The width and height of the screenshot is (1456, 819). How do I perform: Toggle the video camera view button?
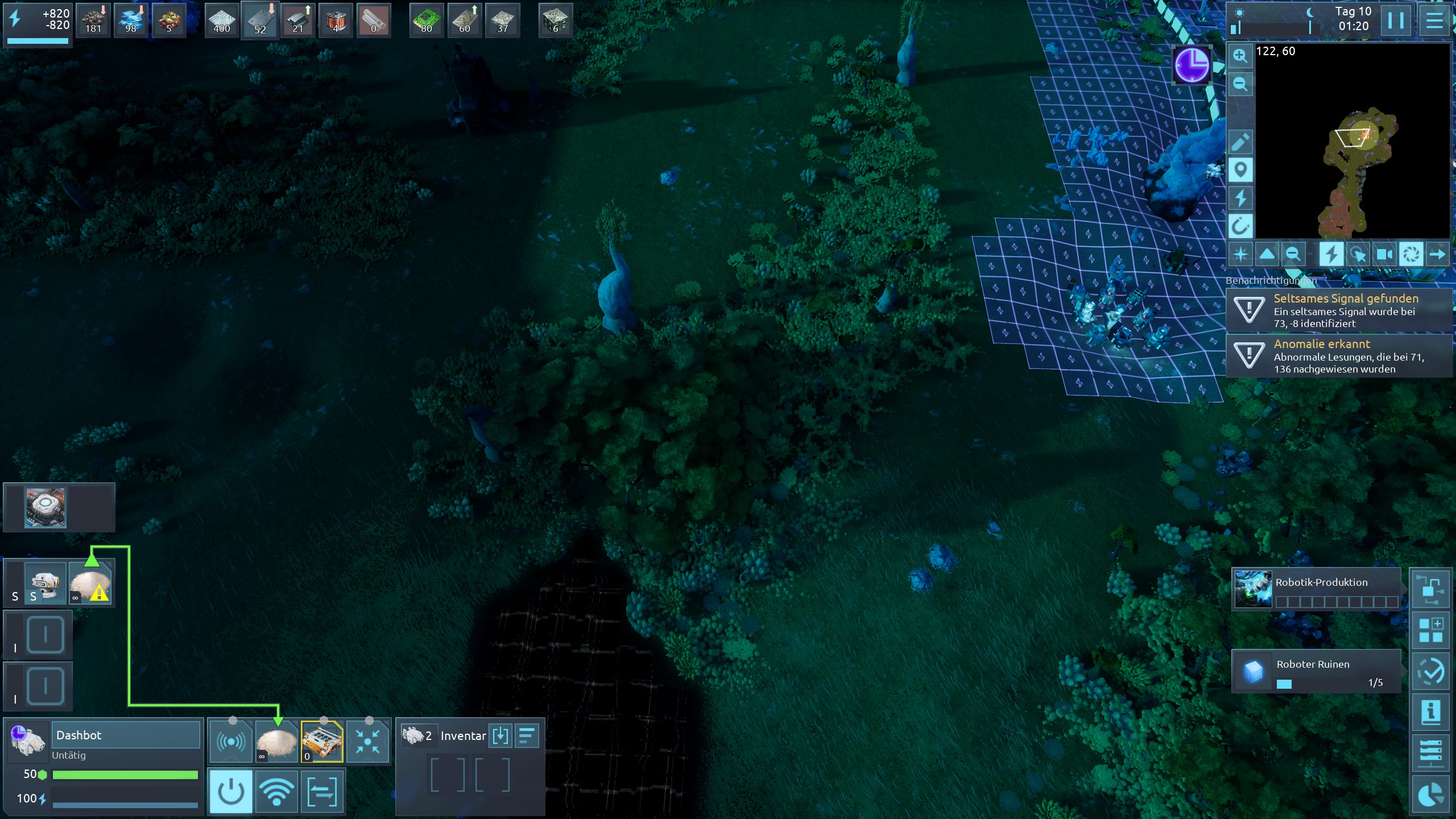point(1383,254)
